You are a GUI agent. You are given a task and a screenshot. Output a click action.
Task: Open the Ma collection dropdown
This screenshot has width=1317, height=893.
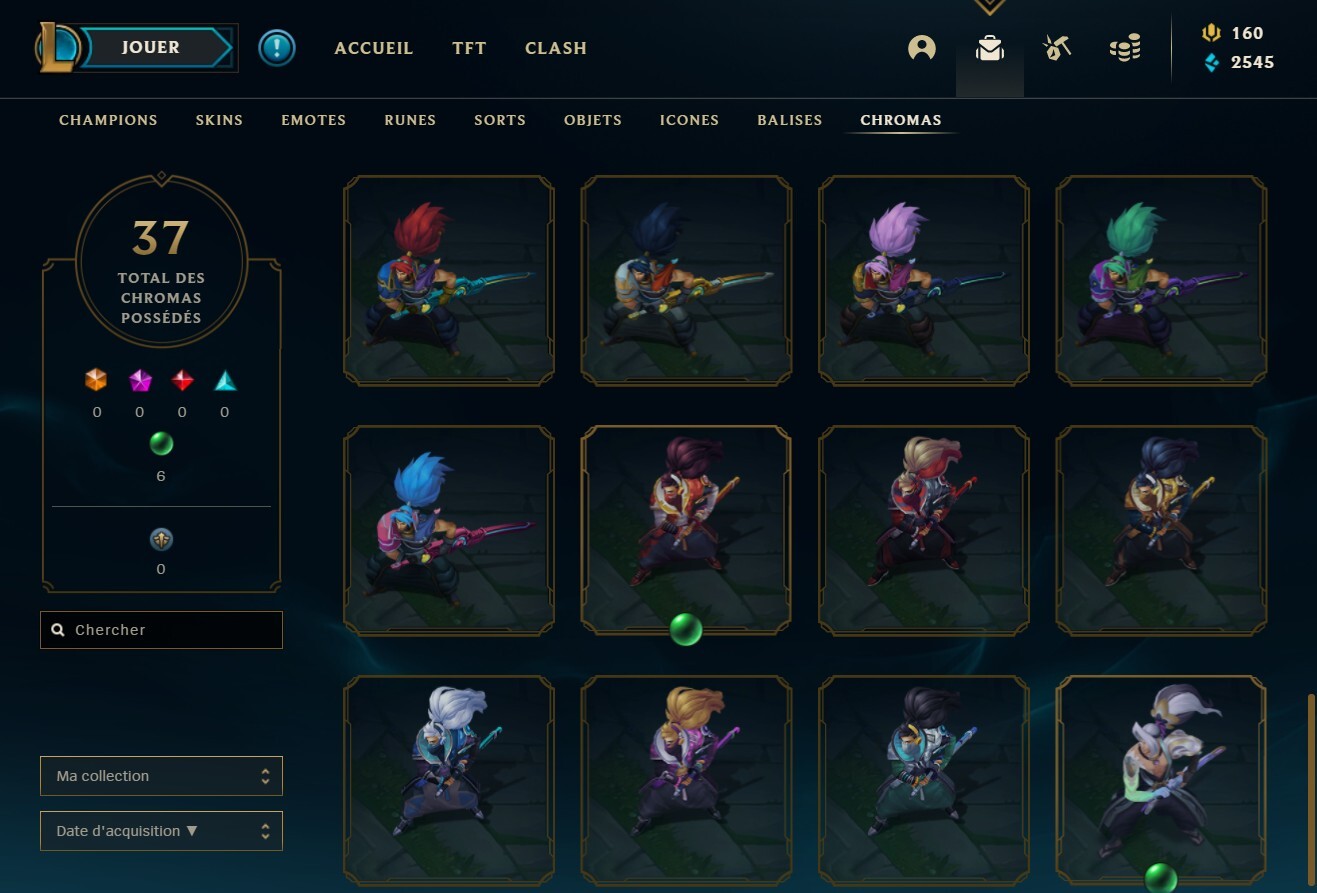(161, 775)
